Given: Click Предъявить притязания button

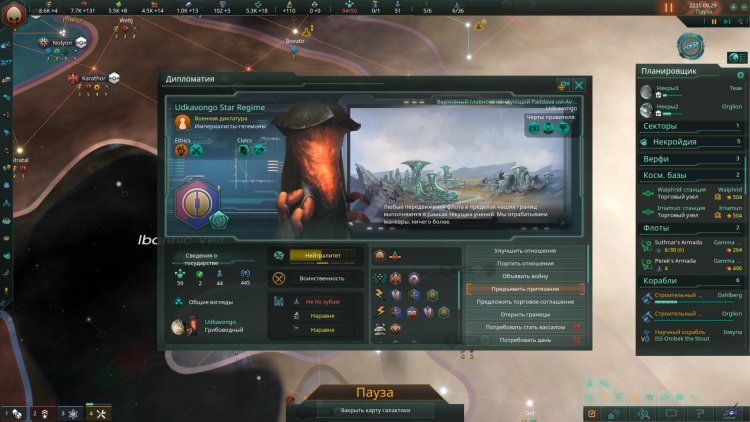Looking at the screenshot, I should (x=524, y=289).
